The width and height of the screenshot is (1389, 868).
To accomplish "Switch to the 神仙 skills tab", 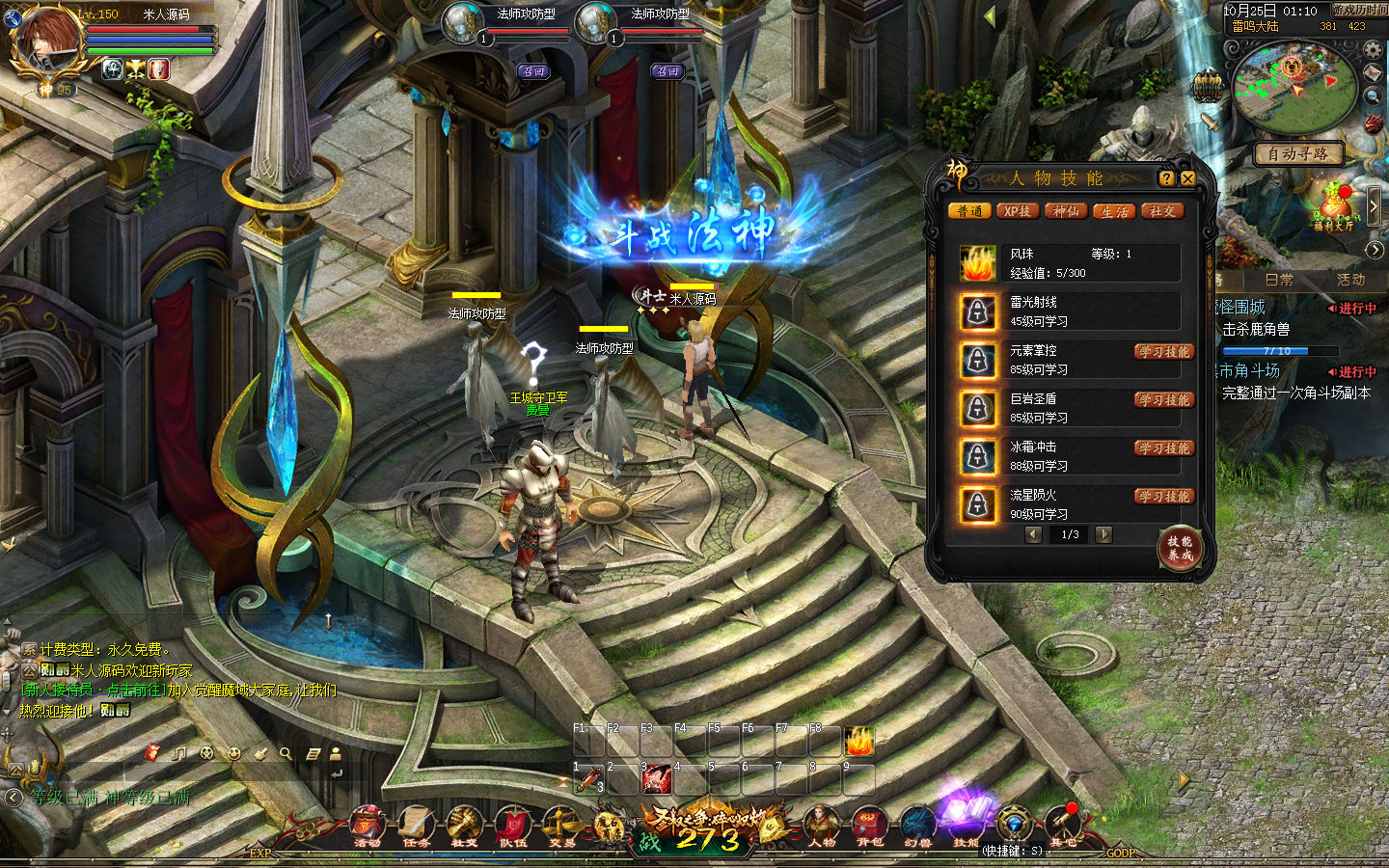I will 1066,211.
